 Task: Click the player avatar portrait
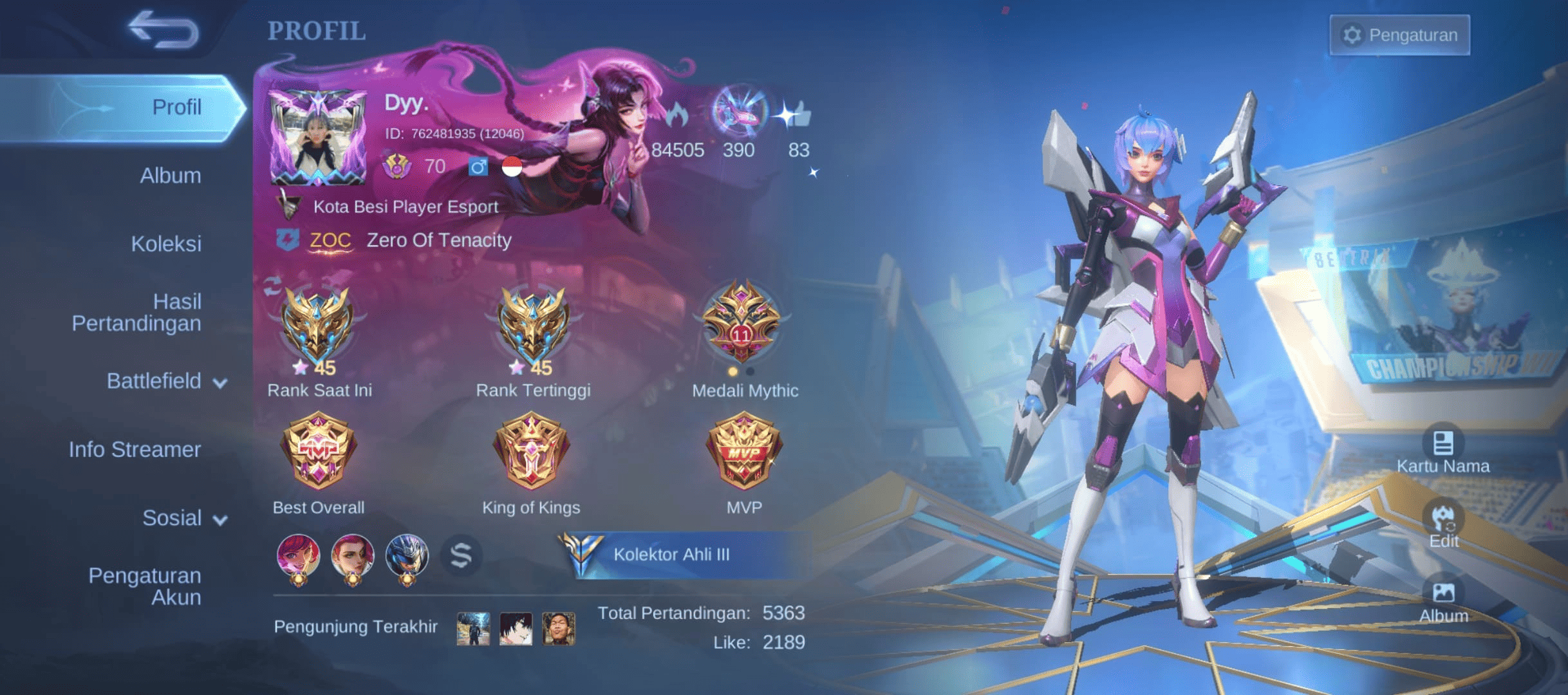318,138
